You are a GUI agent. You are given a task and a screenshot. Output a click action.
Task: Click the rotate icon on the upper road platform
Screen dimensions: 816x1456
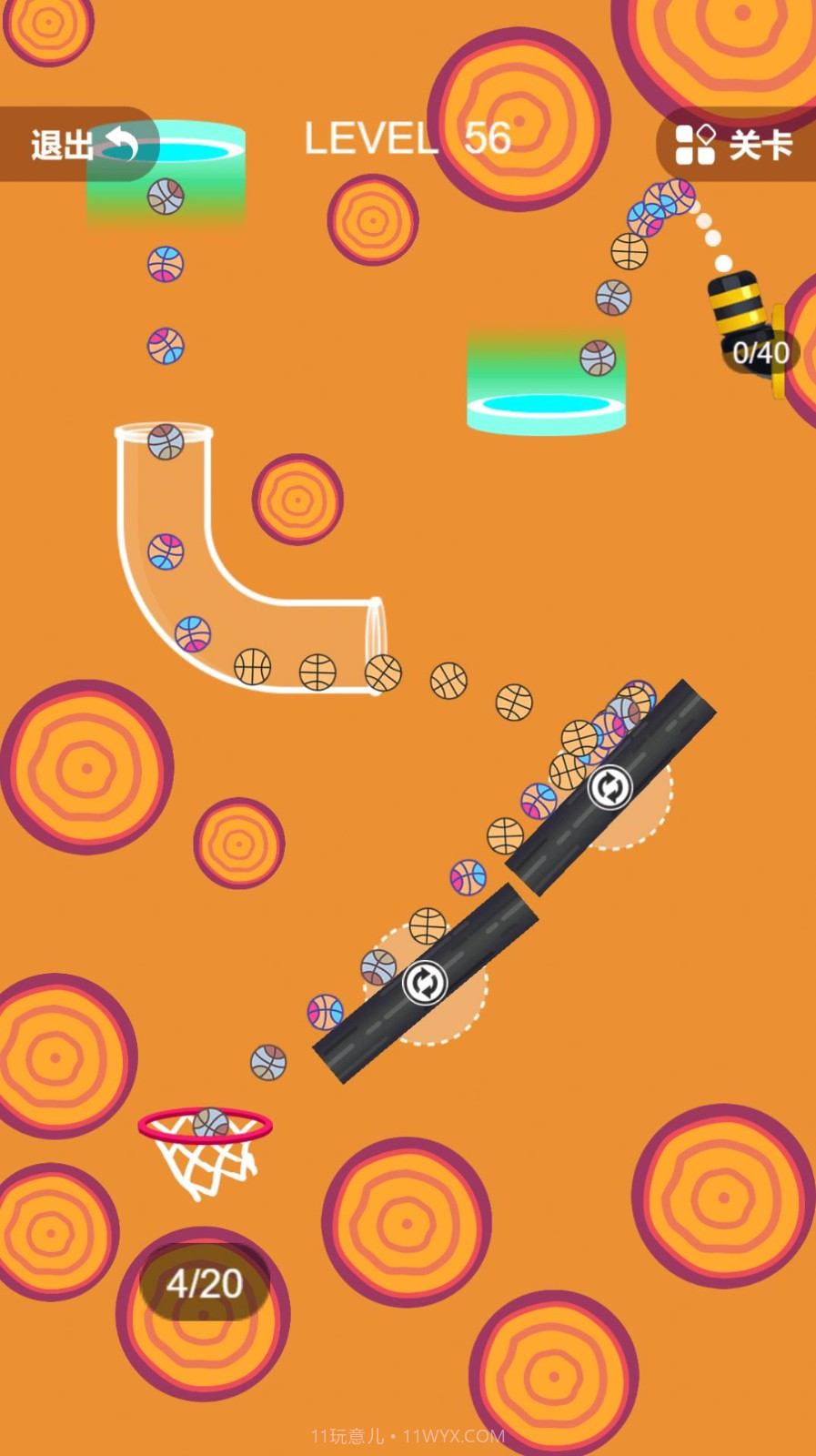click(x=609, y=787)
